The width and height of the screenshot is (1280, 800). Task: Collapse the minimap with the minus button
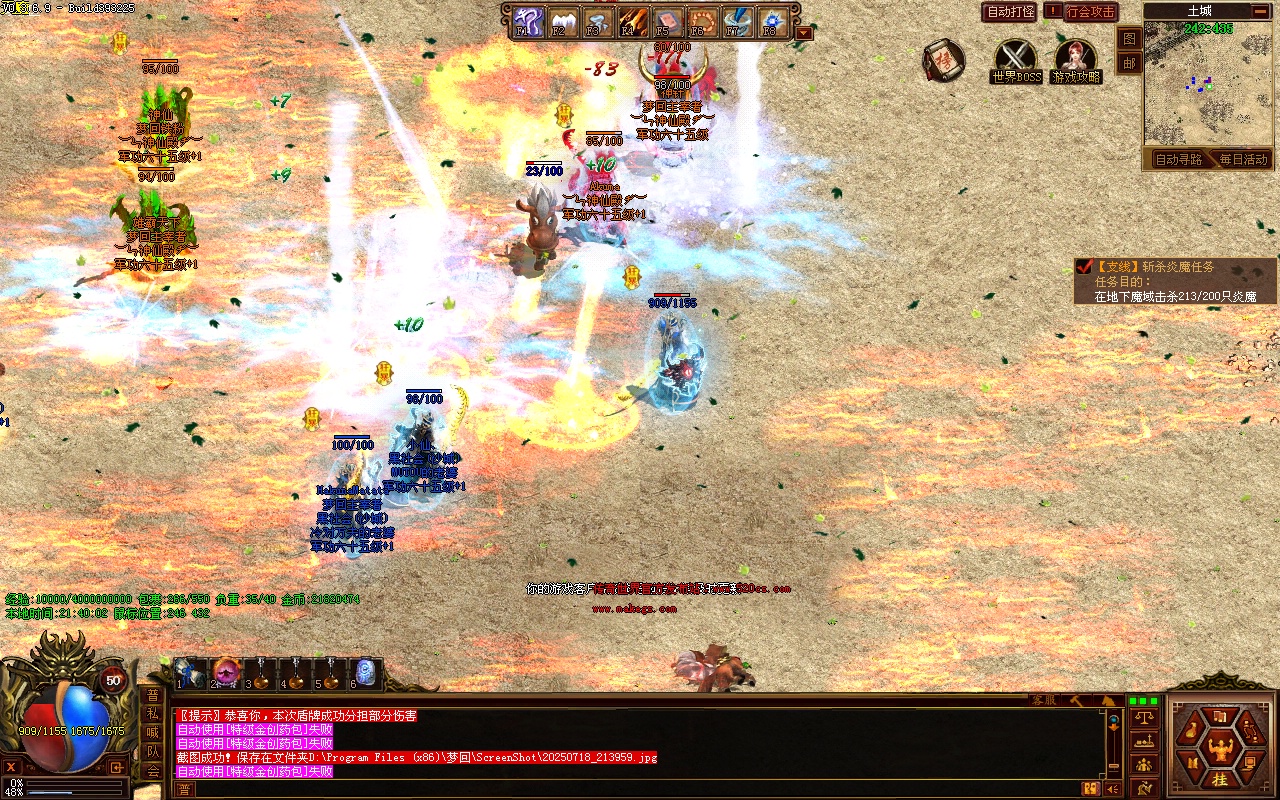1259,11
